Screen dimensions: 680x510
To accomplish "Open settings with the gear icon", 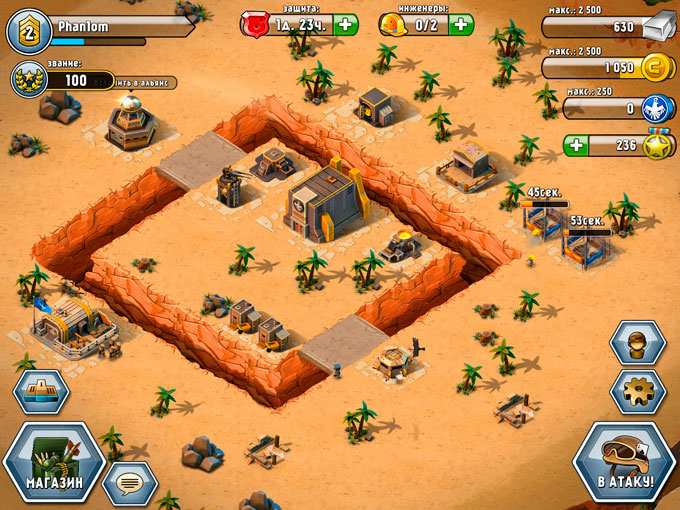I will (x=637, y=391).
